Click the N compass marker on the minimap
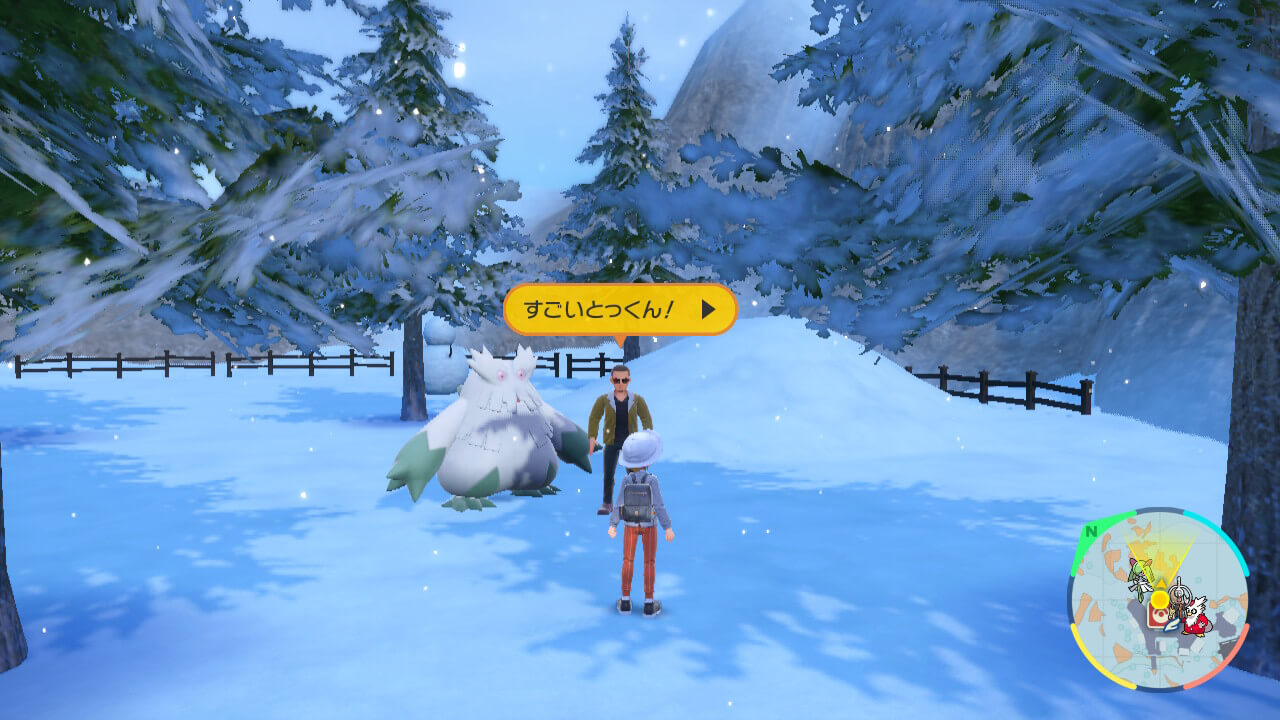The height and width of the screenshot is (720, 1280). coord(1091,531)
